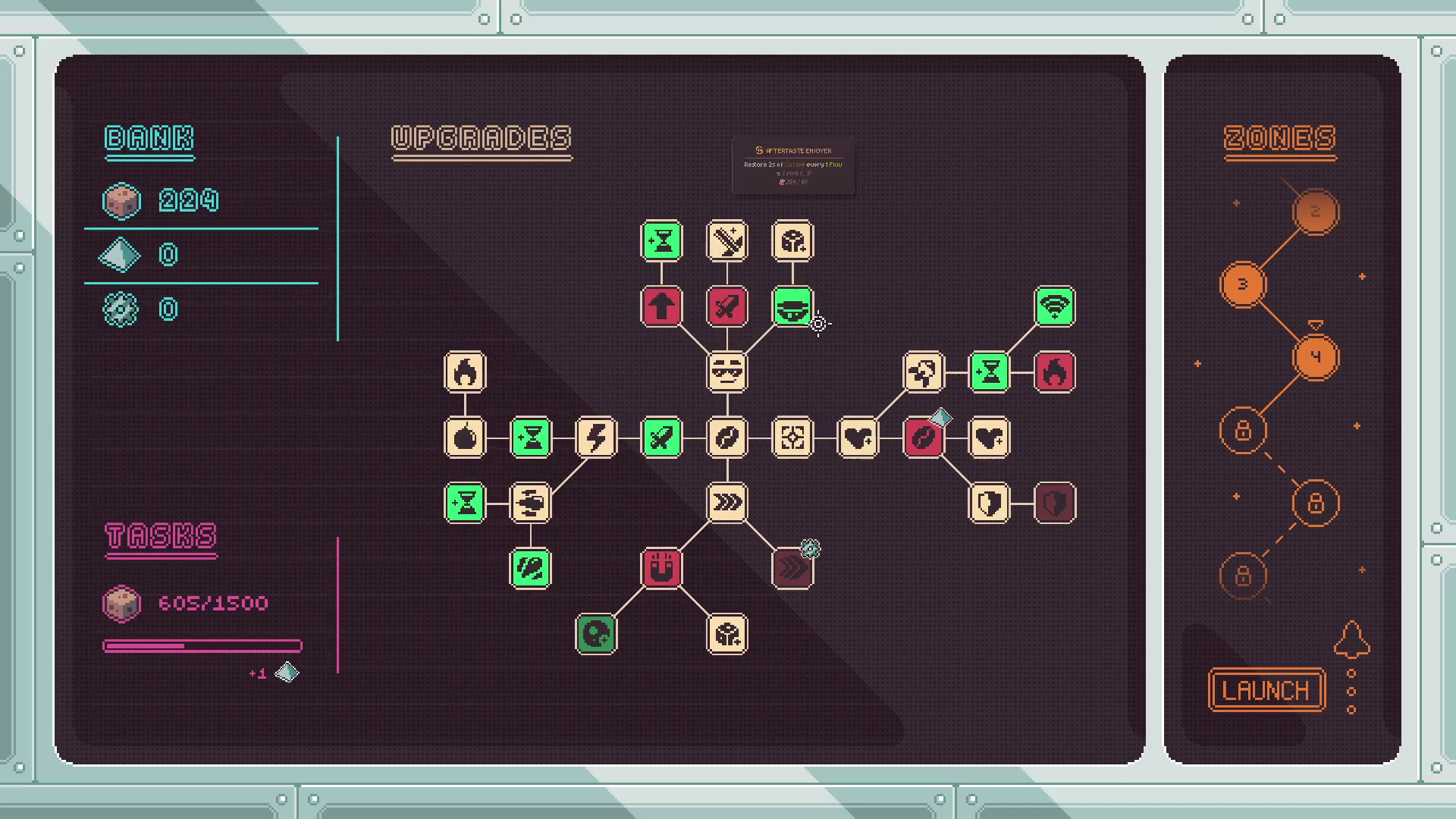Purchase the green wifi signal upgrade

(1054, 306)
